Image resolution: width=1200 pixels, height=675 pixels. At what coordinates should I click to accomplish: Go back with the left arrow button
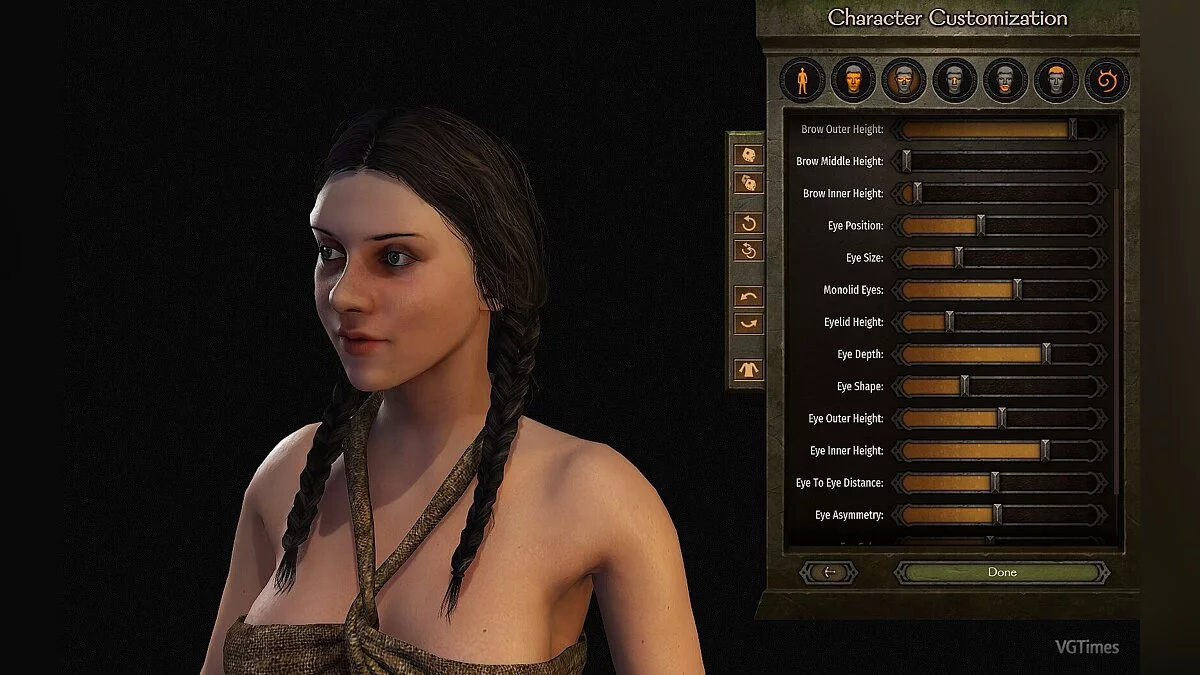point(828,573)
